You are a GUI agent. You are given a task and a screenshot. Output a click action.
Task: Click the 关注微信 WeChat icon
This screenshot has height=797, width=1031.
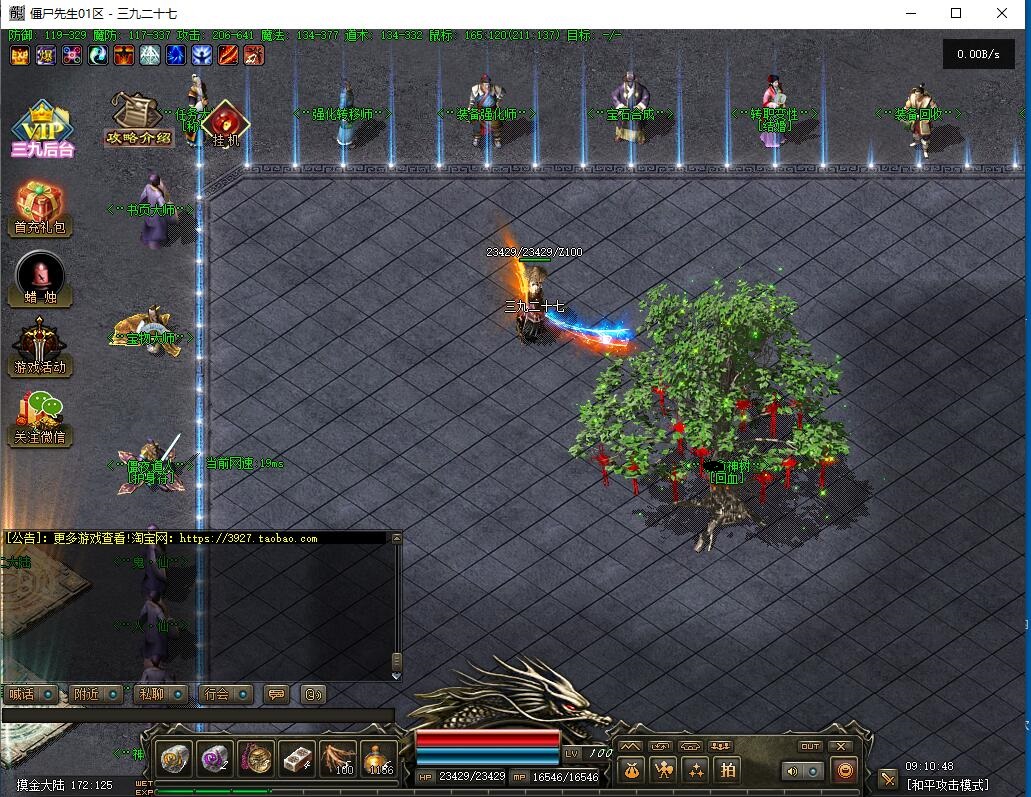[x=41, y=417]
